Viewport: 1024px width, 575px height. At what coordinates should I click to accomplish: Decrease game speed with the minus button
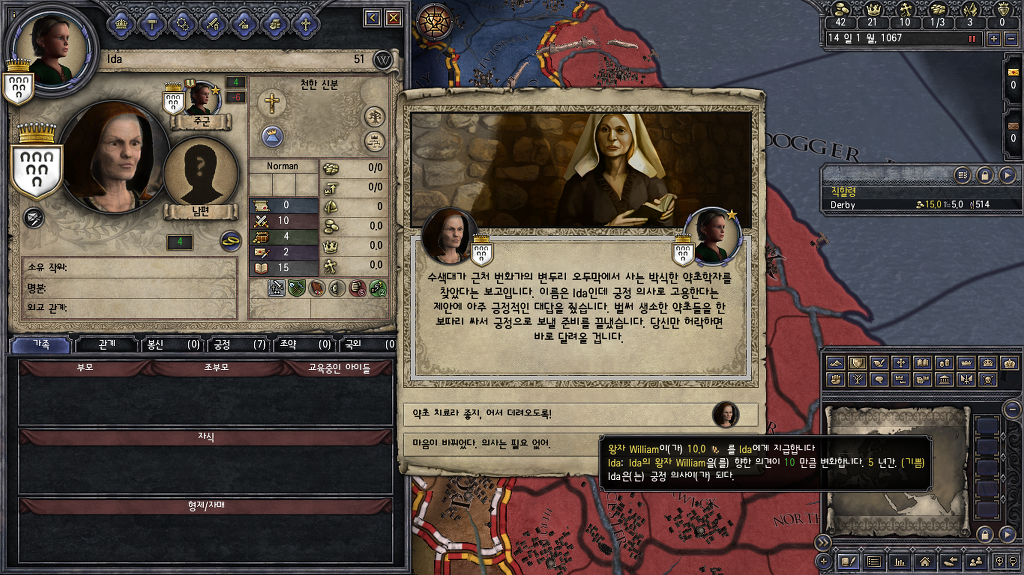coord(1009,38)
